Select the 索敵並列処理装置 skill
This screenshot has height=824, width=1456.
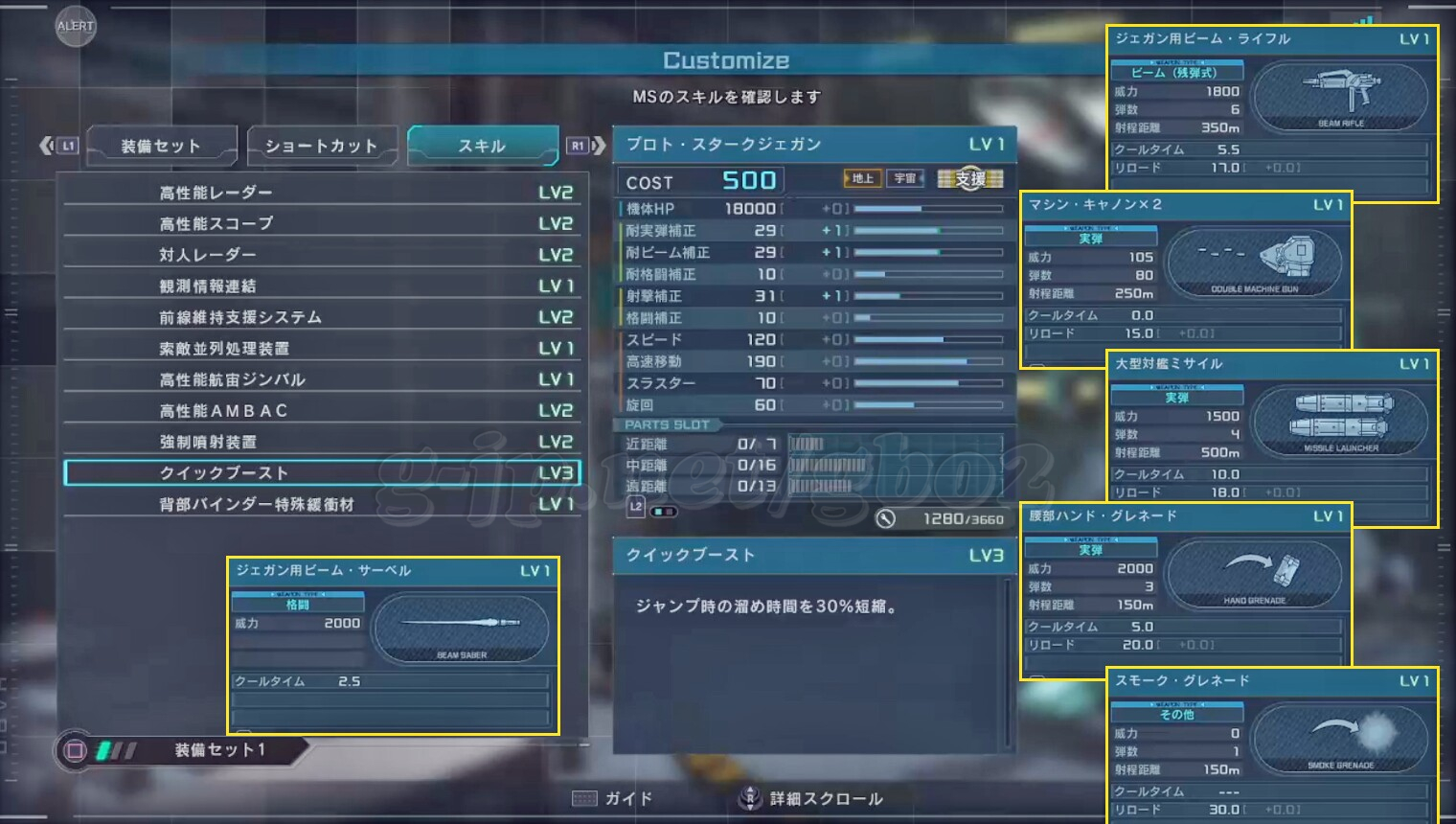(x=321, y=348)
